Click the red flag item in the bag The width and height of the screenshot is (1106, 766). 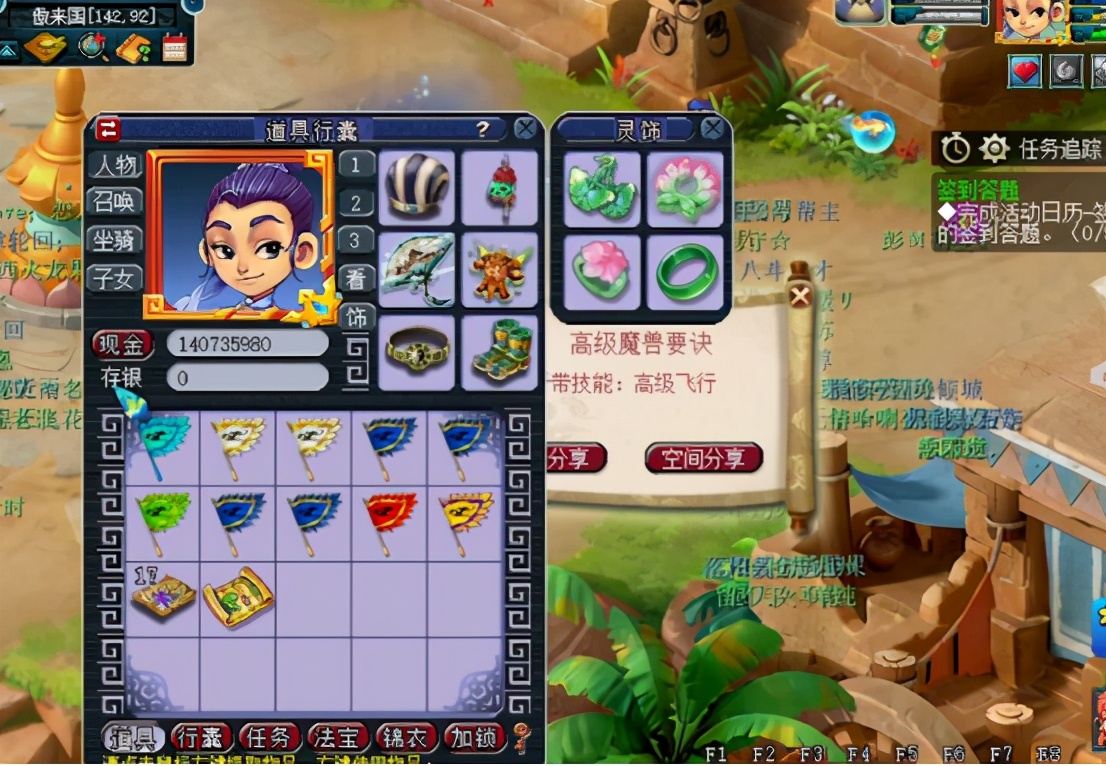pyautogui.click(x=390, y=520)
